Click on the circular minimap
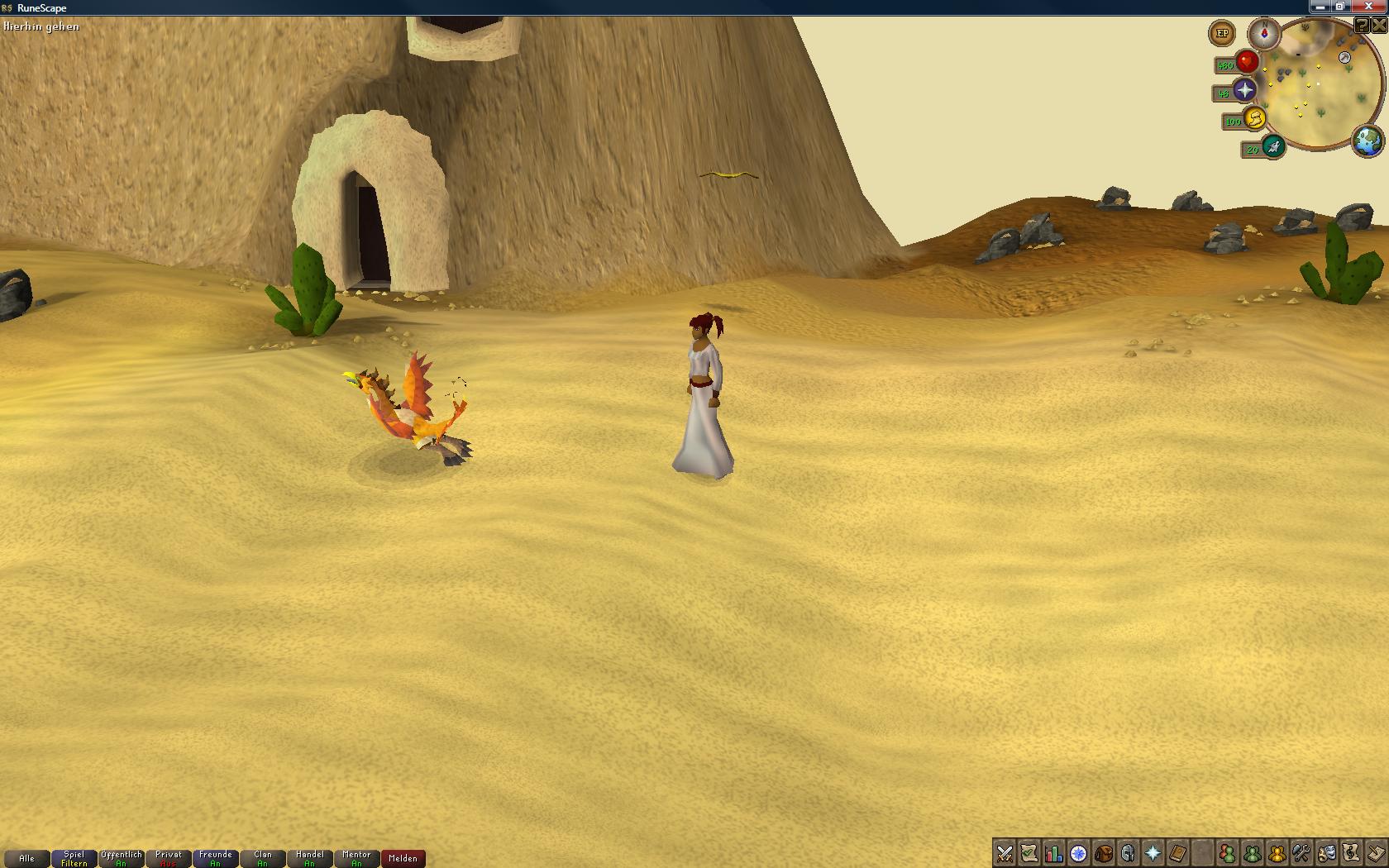 click(x=1322, y=89)
